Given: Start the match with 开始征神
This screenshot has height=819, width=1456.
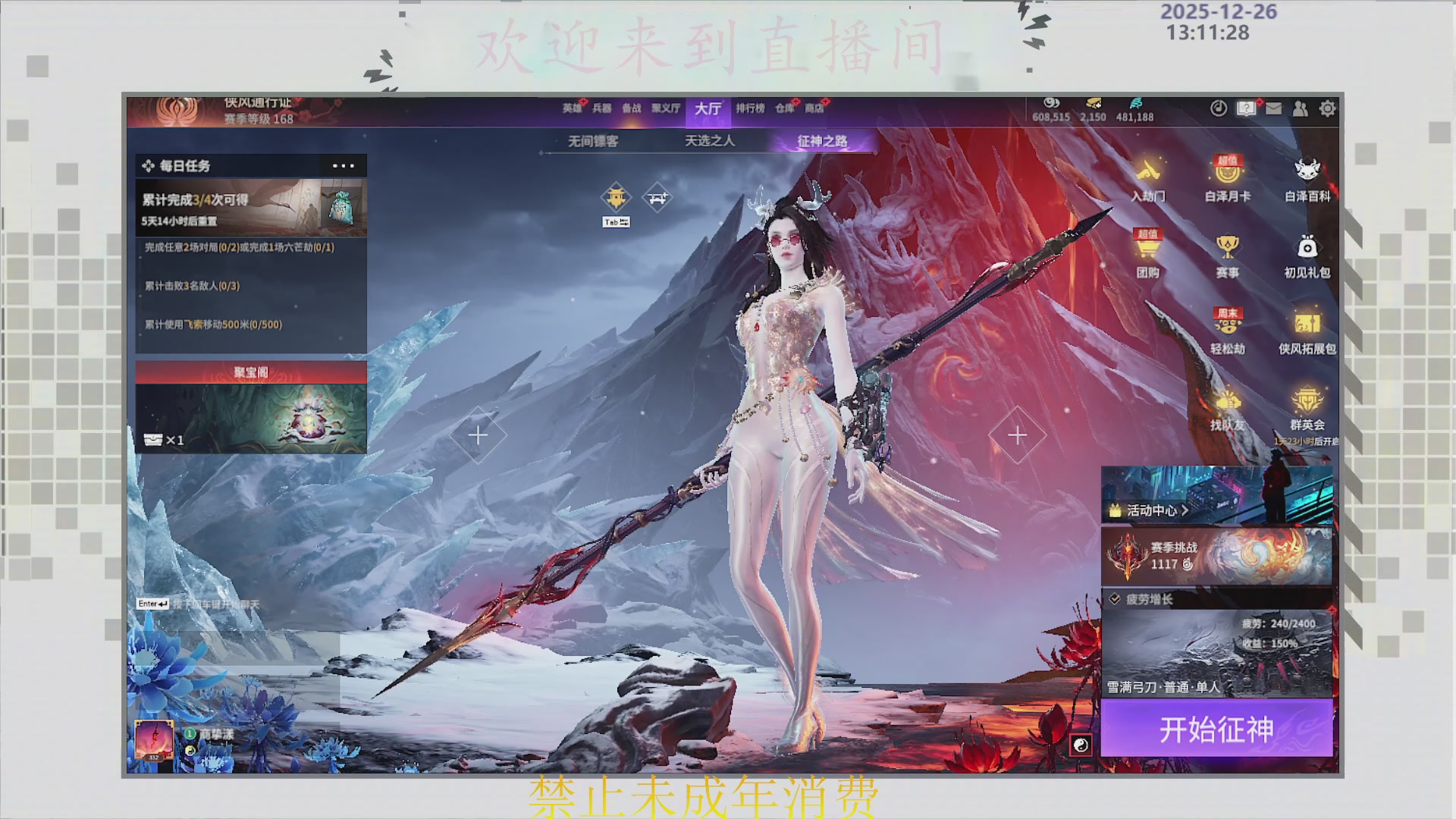Looking at the screenshot, I should coord(1216,729).
